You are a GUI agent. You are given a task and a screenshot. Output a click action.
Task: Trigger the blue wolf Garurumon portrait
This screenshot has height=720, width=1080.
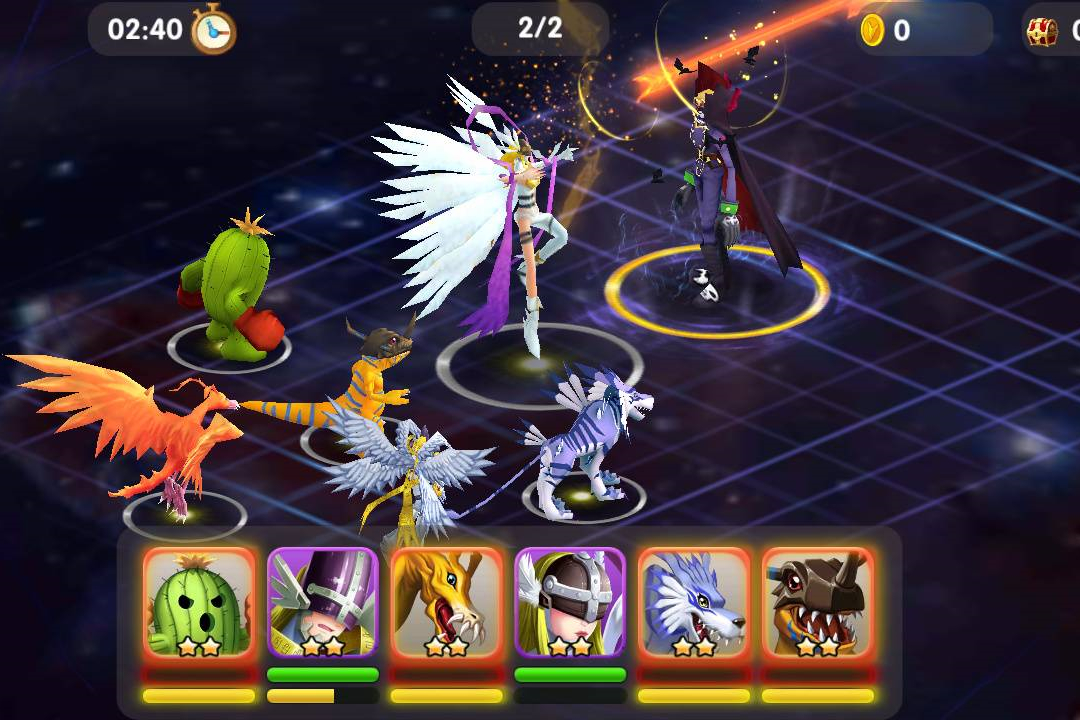[694, 603]
